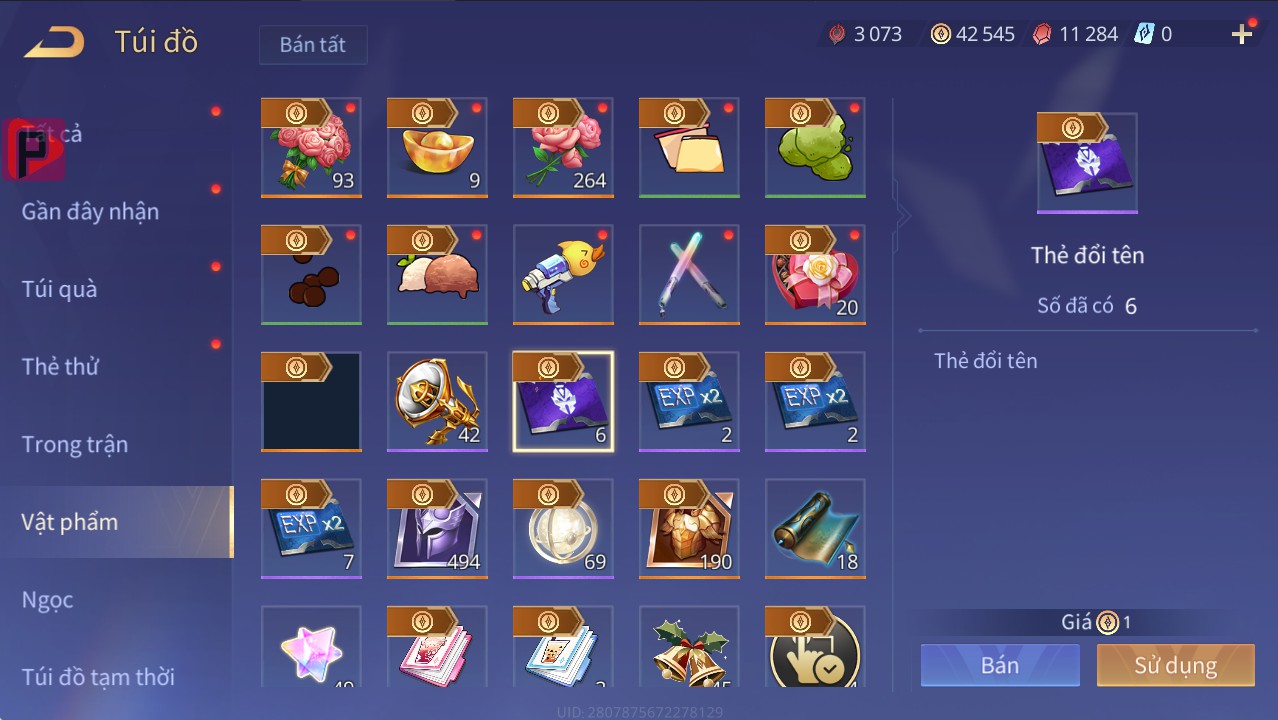The height and width of the screenshot is (720, 1278).
Task: Switch to Túi đồ tạm thời tab
Action: click(98, 677)
